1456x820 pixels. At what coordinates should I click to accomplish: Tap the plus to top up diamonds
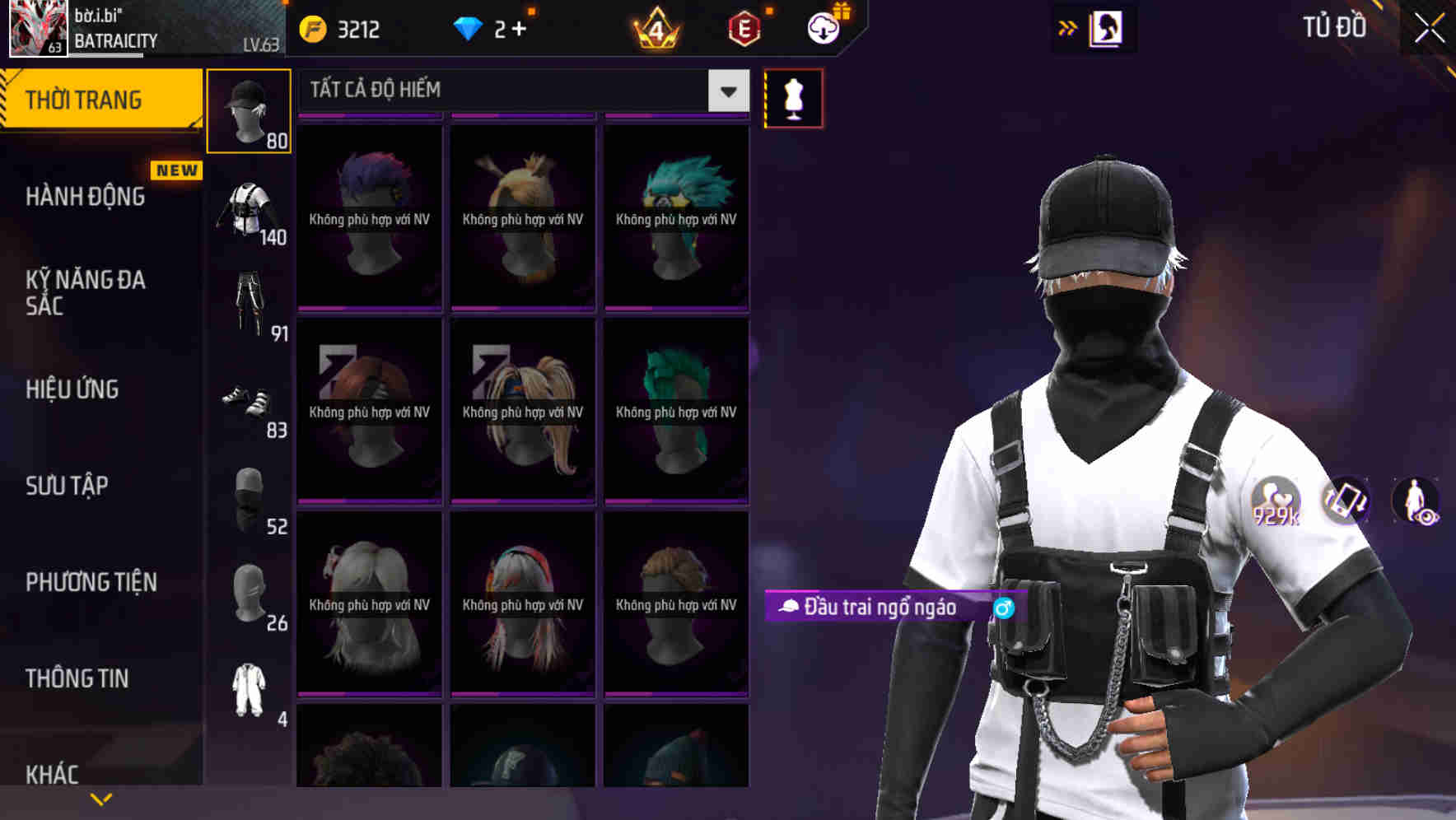click(519, 29)
